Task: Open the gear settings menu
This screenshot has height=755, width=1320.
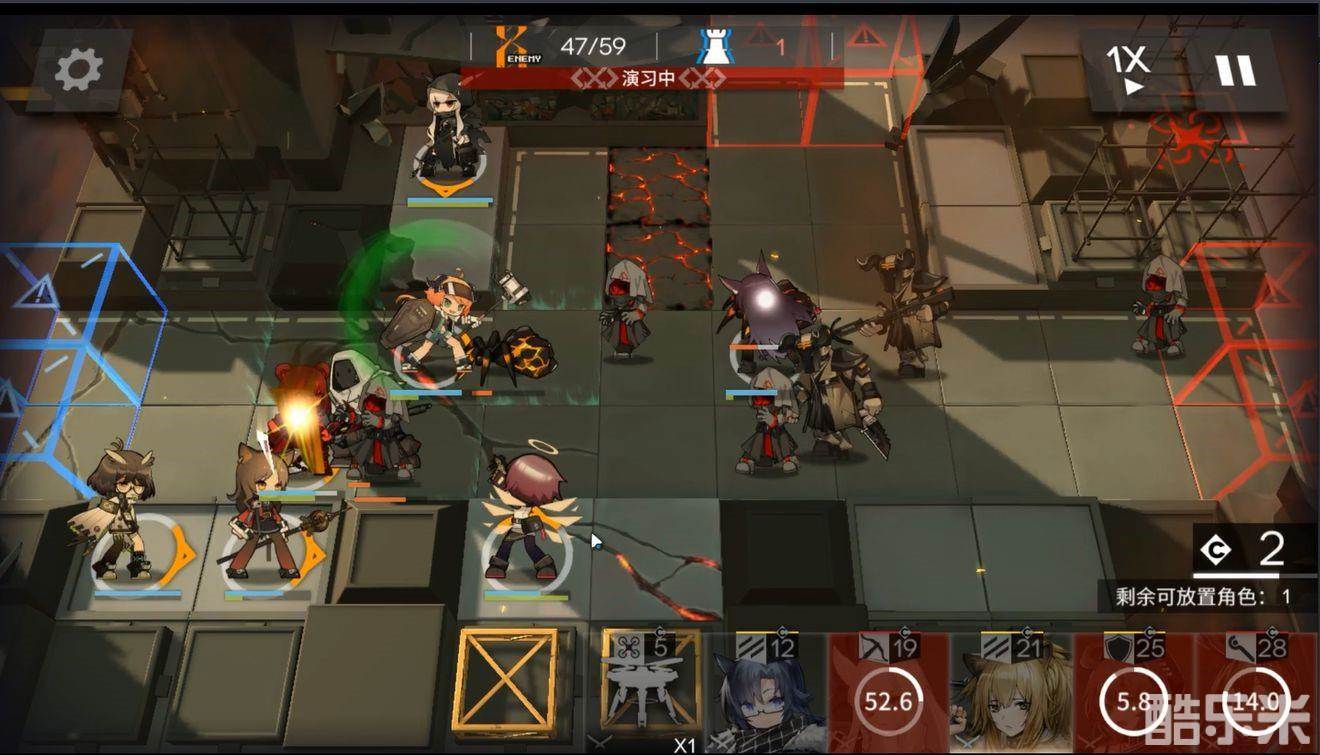Action: [x=79, y=70]
